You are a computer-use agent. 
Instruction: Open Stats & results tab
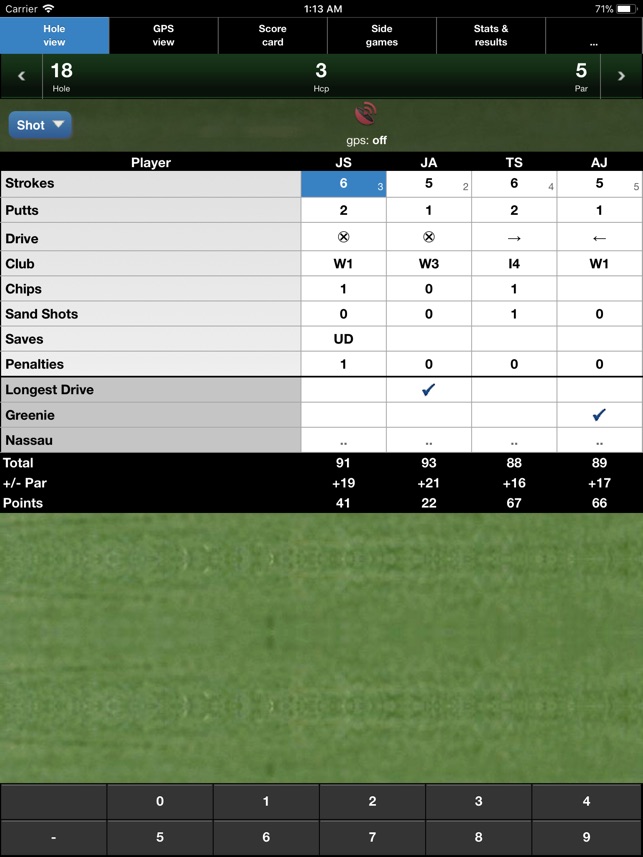491,36
